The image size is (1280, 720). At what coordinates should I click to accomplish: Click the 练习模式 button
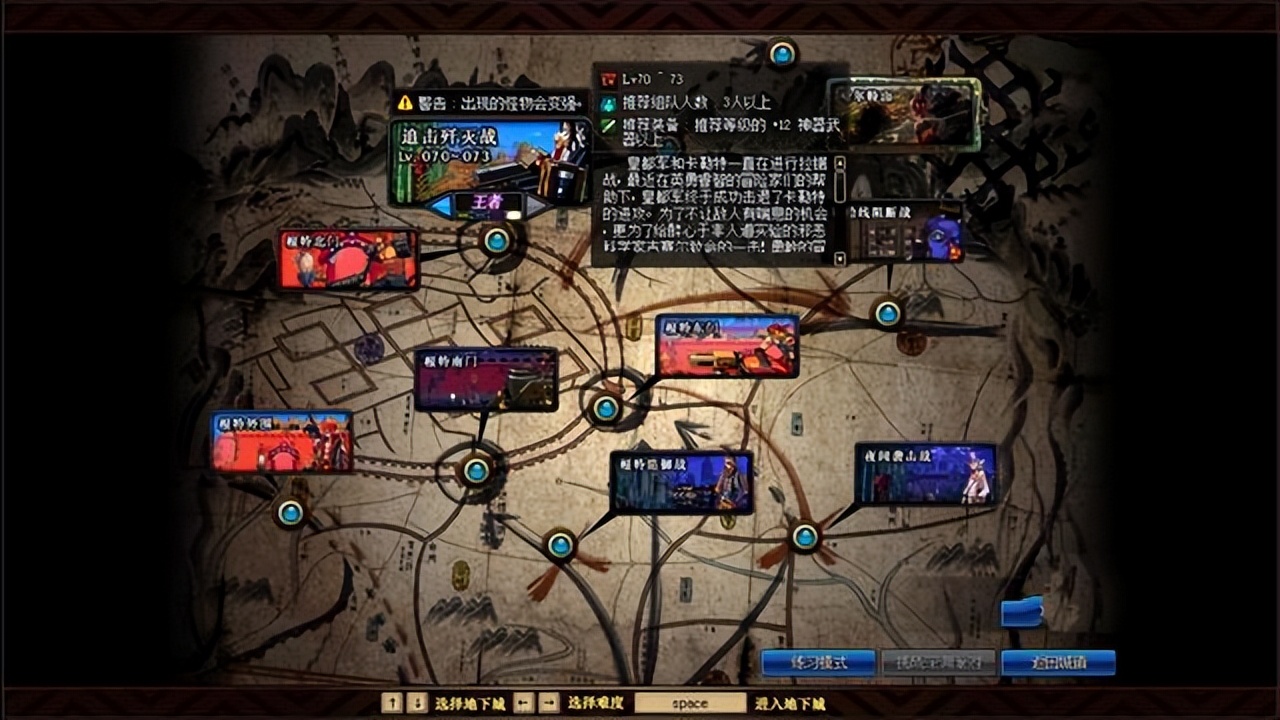click(819, 662)
